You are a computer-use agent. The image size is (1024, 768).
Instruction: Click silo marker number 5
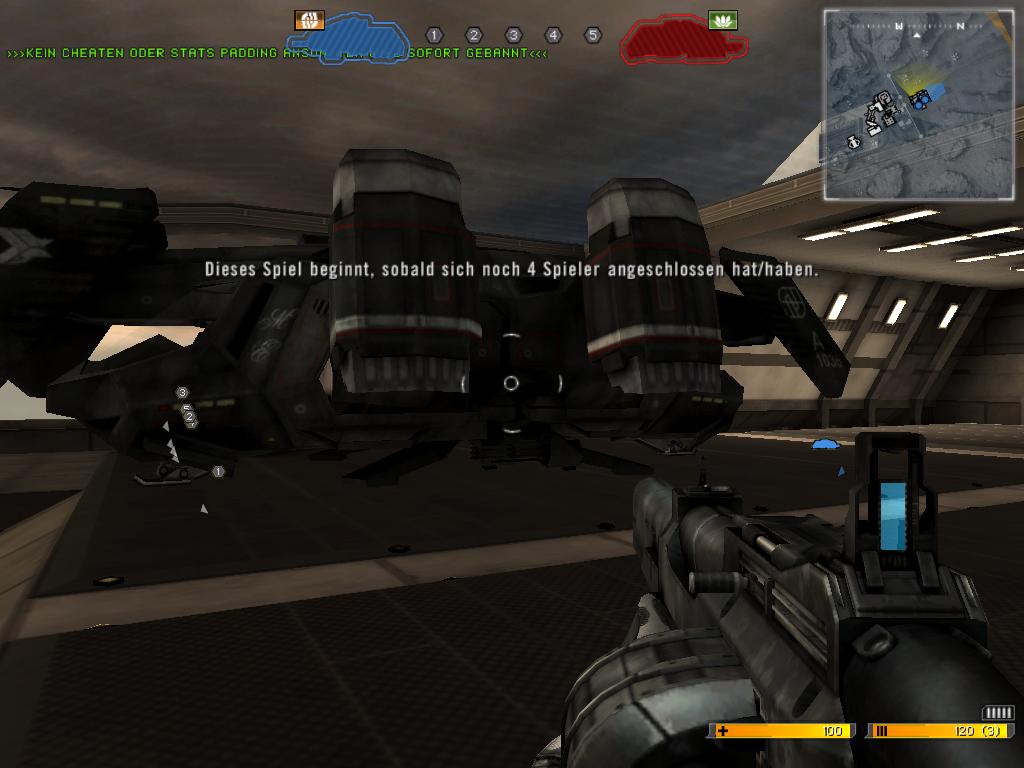click(592, 36)
